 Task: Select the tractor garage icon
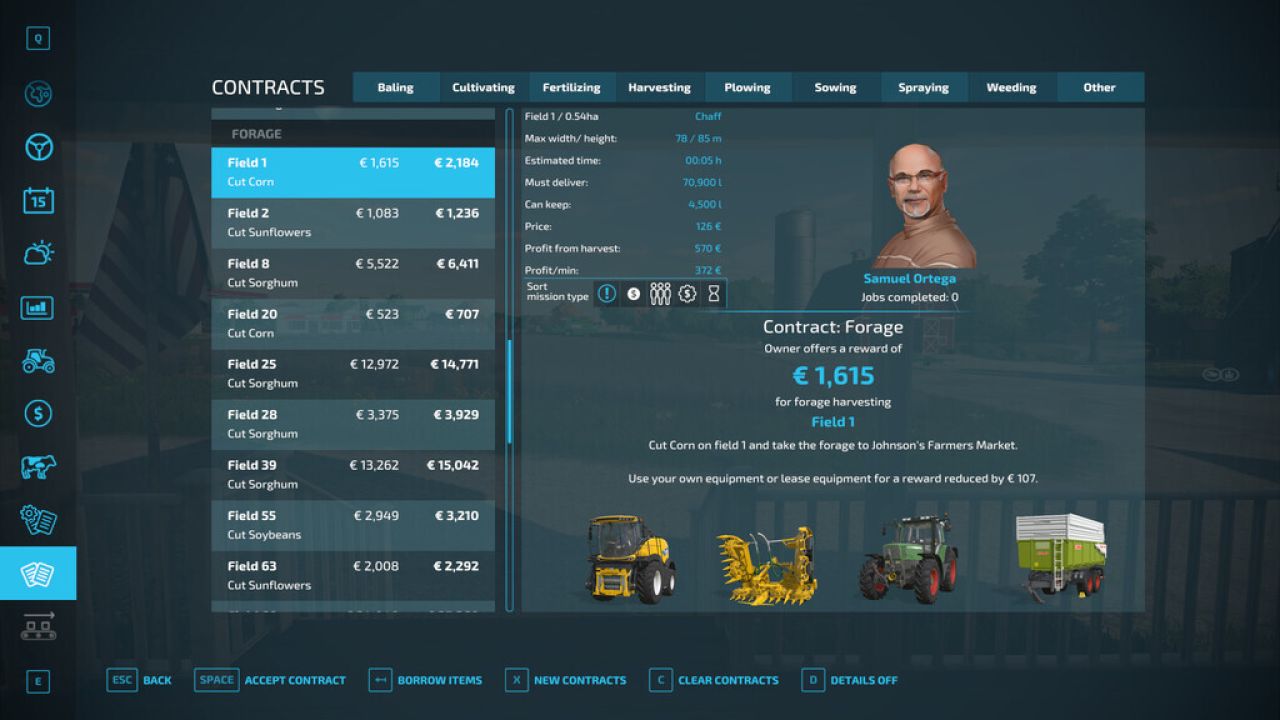(x=38, y=362)
